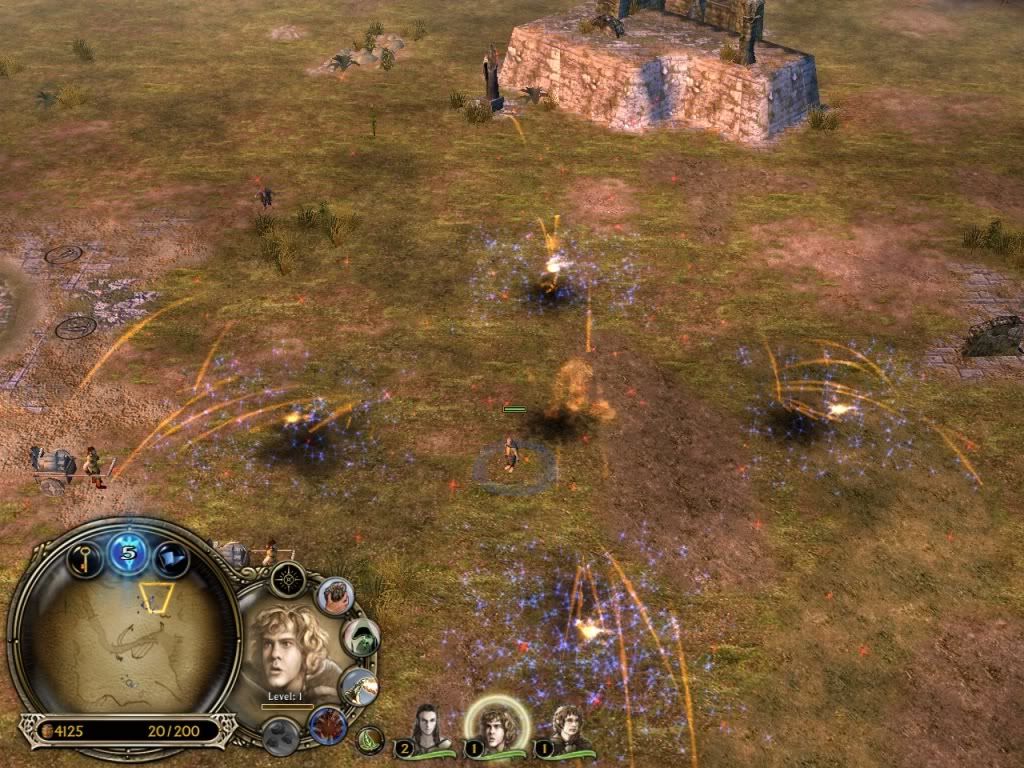Activate the green elven cloak ability
Screen dimensions: 1024x768
[360, 637]
